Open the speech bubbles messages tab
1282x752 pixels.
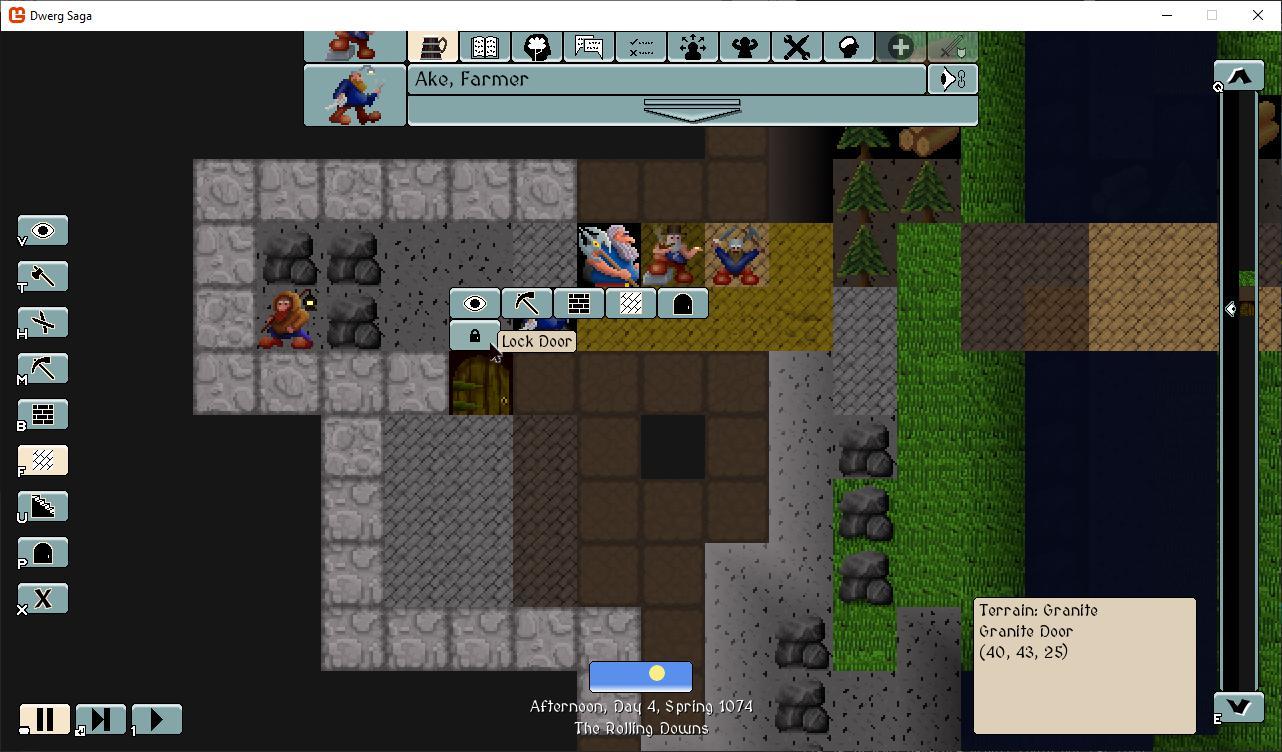click(589, 46)
